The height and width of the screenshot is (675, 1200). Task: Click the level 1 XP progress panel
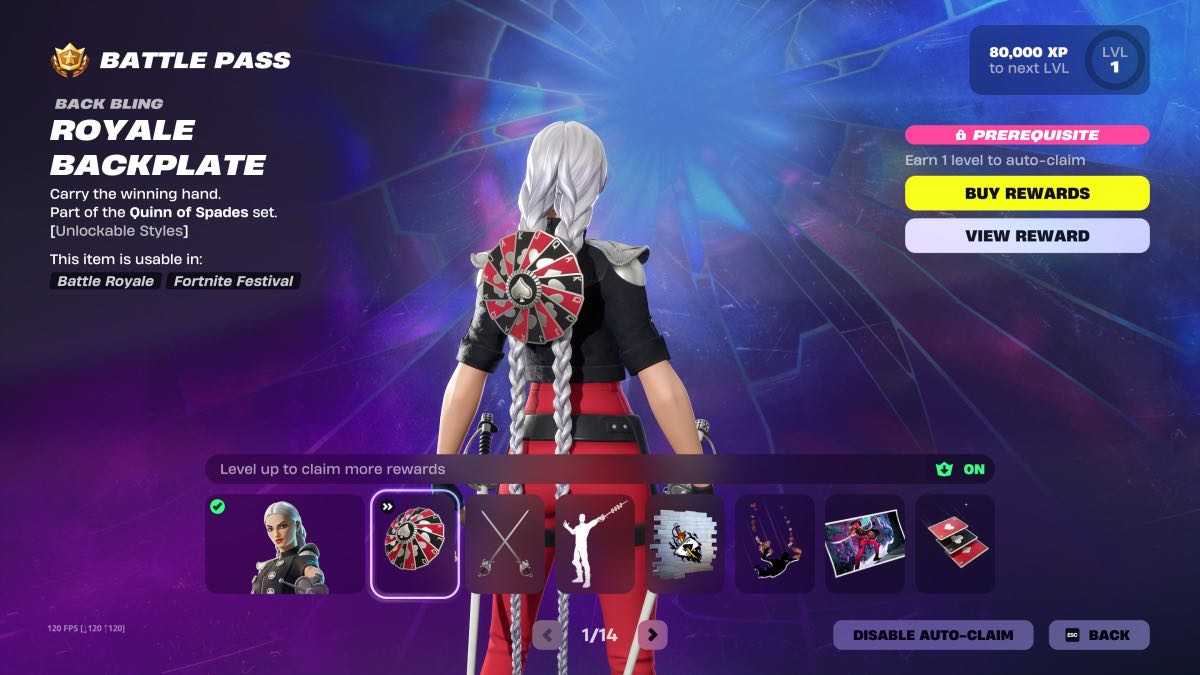coord(1059,60)
